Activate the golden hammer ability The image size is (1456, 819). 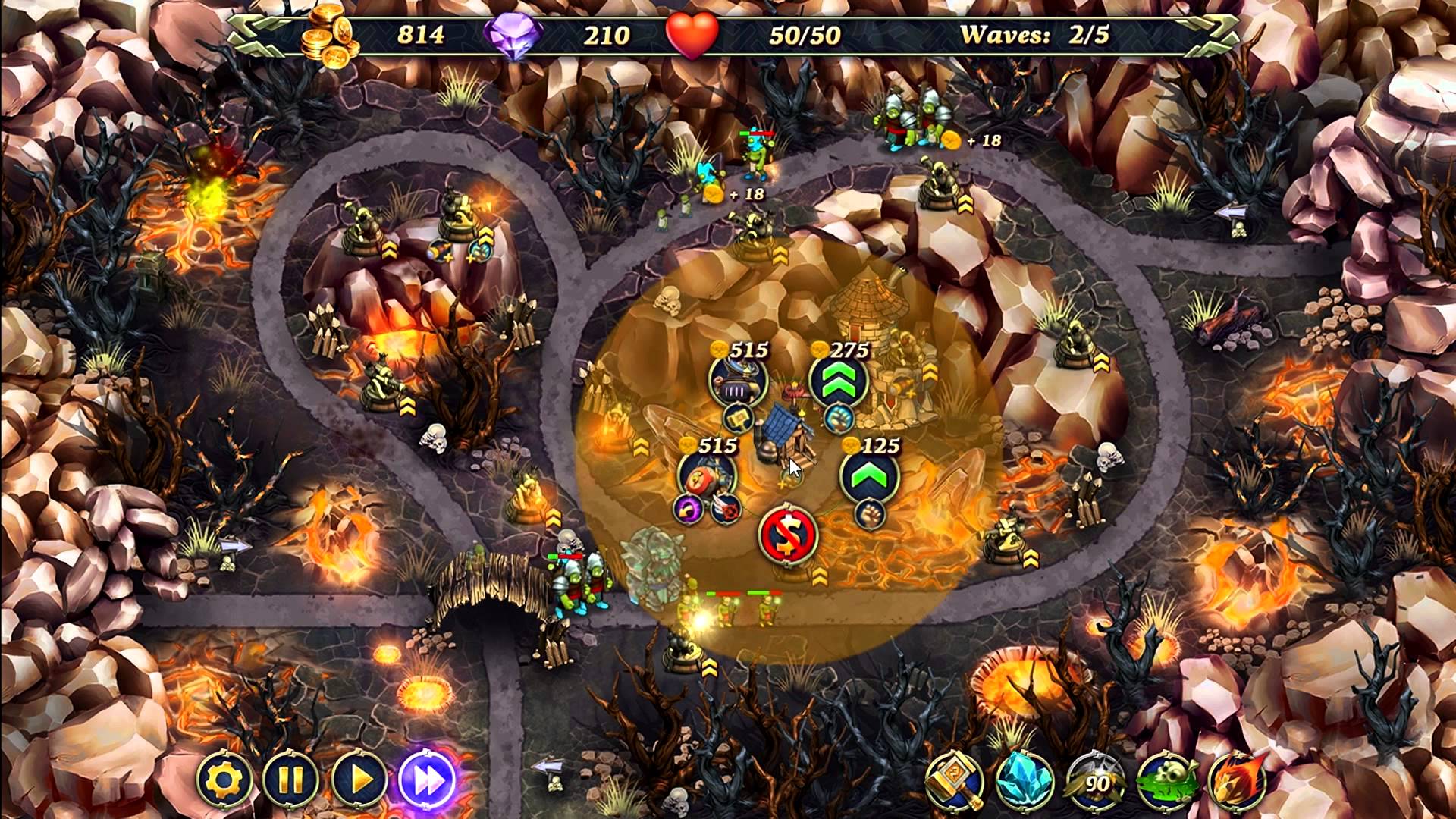[x=954, y=781]
